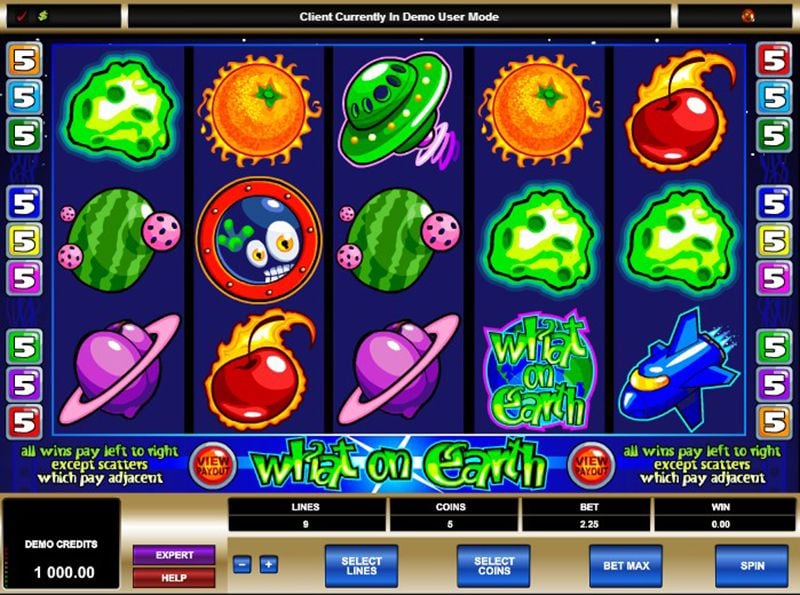Hit the blue SPIN button
The image size is (800, 595).
[x=751, y=565]
